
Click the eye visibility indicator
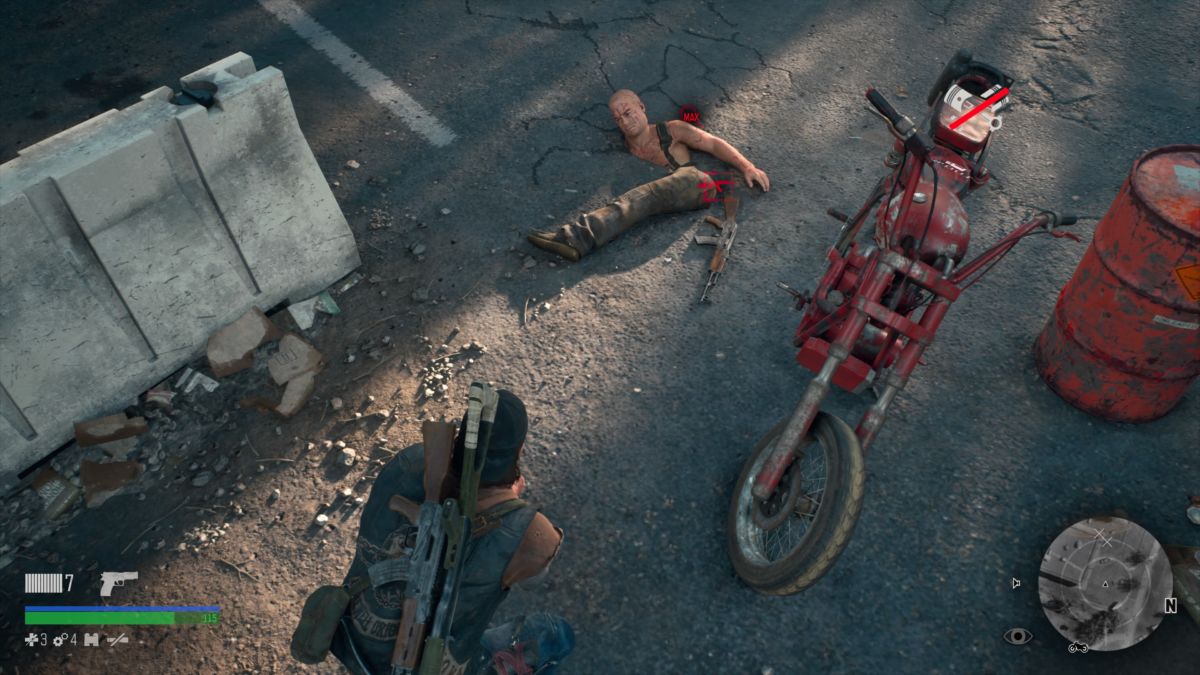[1016, 636]
